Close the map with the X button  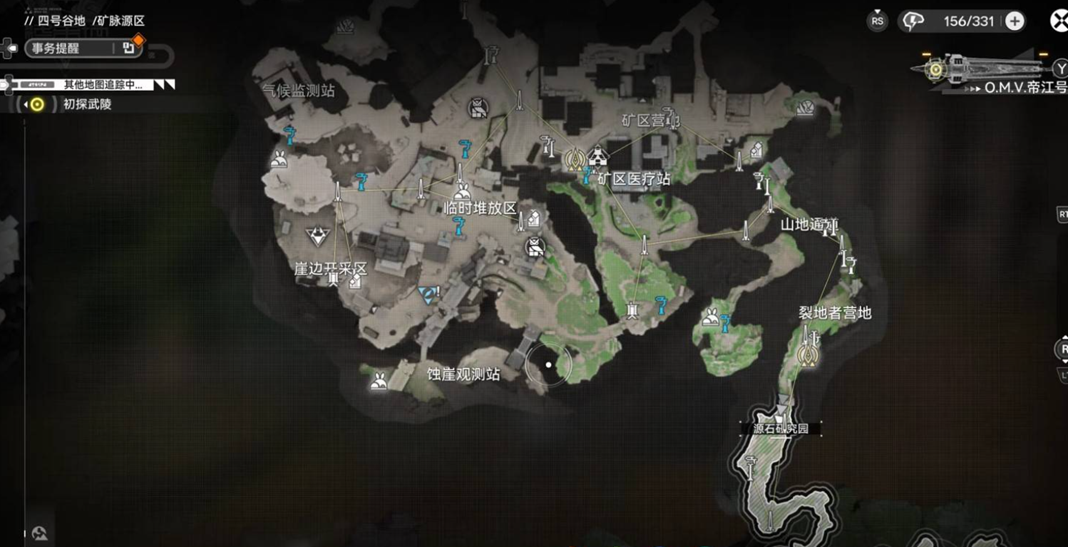coord(1058,20)
